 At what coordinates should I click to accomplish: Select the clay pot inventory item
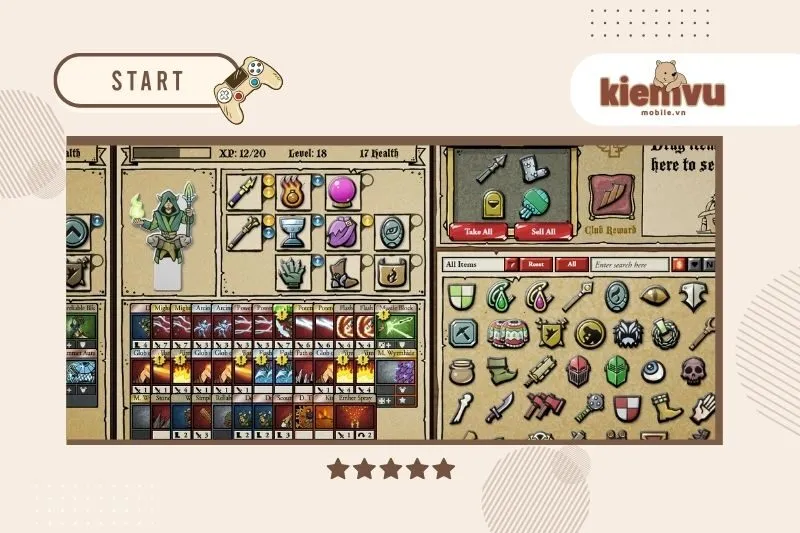tap(461, 370)
